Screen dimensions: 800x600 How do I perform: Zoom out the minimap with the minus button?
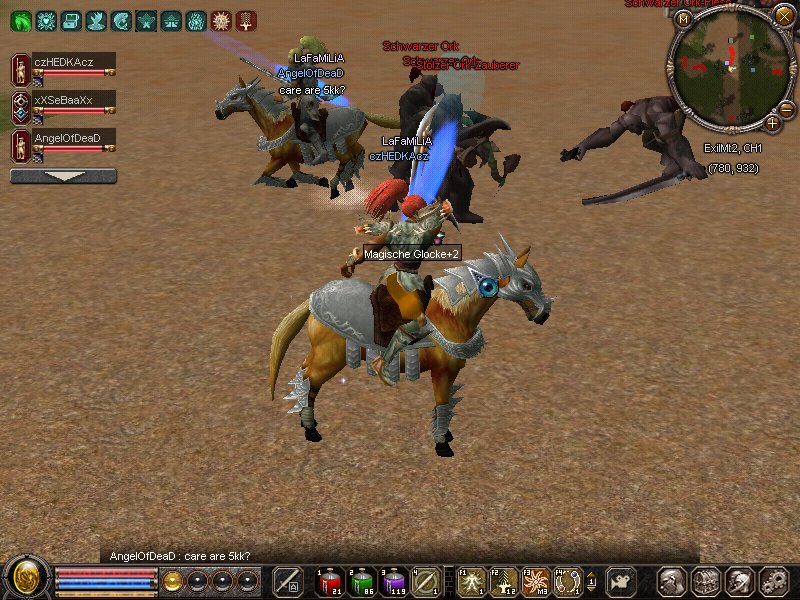(786, 109)
